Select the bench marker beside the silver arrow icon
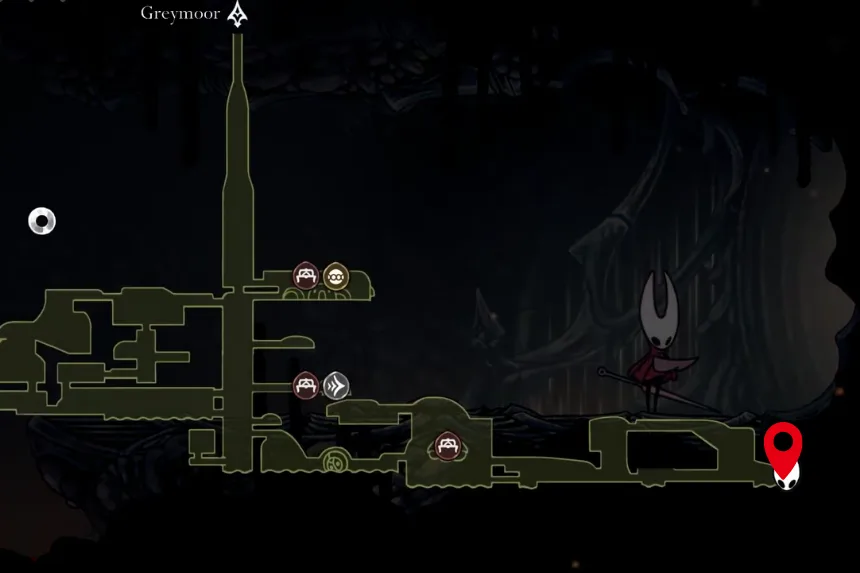The width and height of the screenshot is (860, 573). click(x=306, y=385)
